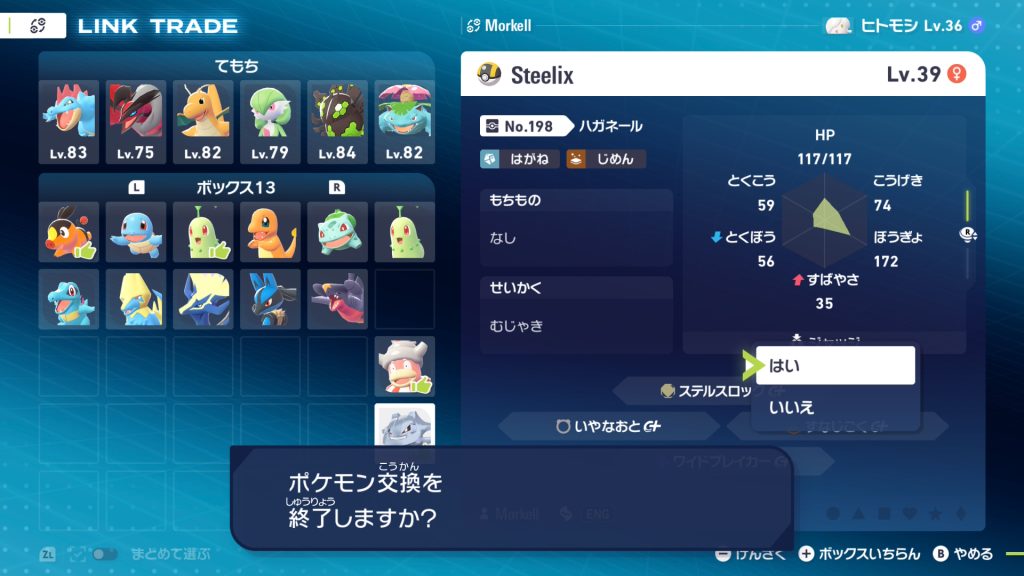Select Tepig in Box 13
This screenshot has height=576, width=1024.
[x=69, y=231]
